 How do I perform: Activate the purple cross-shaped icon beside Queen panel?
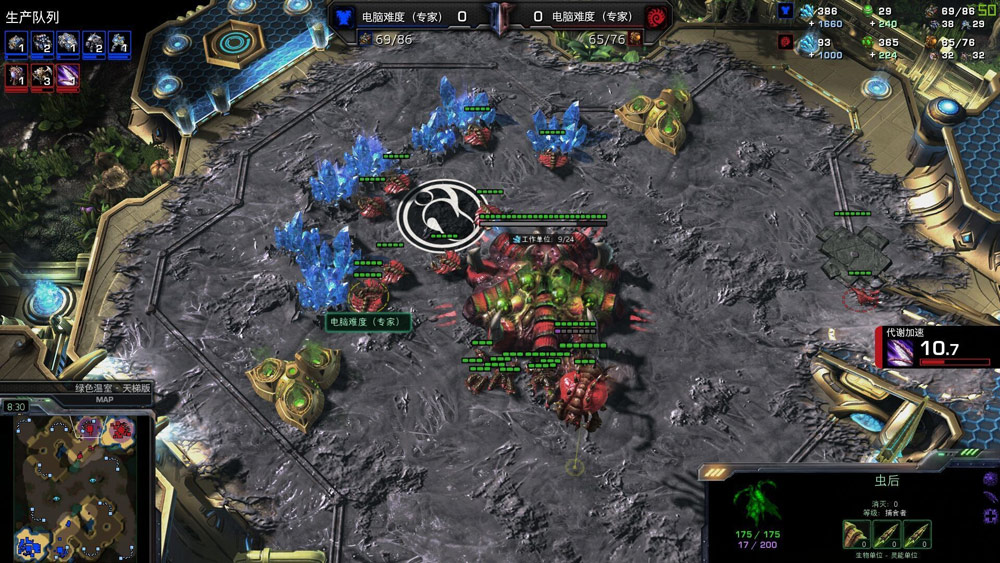tap(988, 516)
